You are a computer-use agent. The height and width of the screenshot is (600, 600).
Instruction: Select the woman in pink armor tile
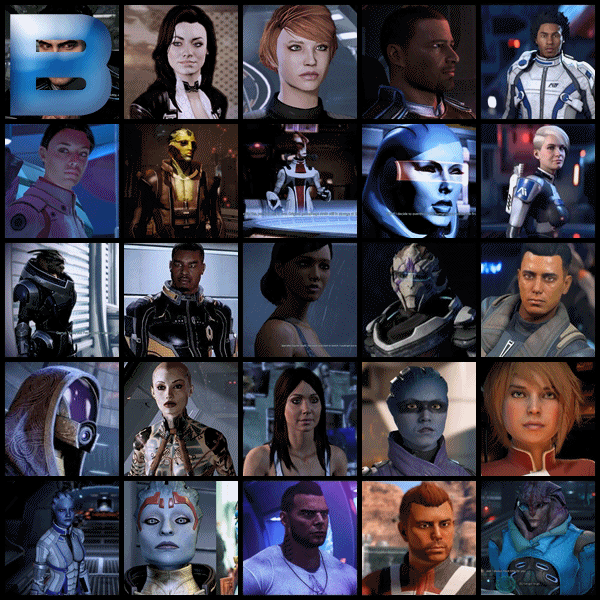point(61,181)
